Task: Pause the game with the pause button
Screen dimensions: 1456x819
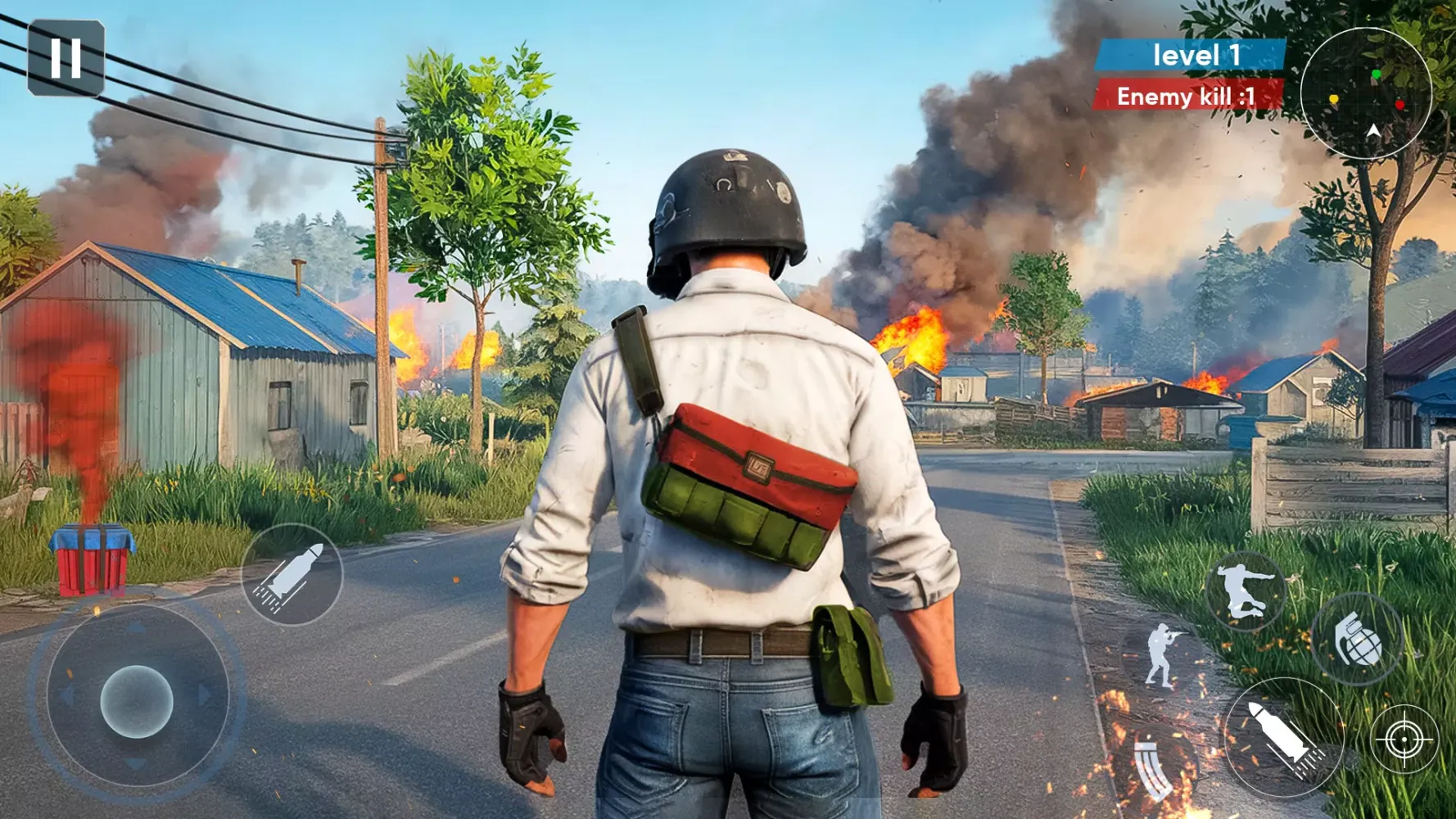Action: (66, 56)
